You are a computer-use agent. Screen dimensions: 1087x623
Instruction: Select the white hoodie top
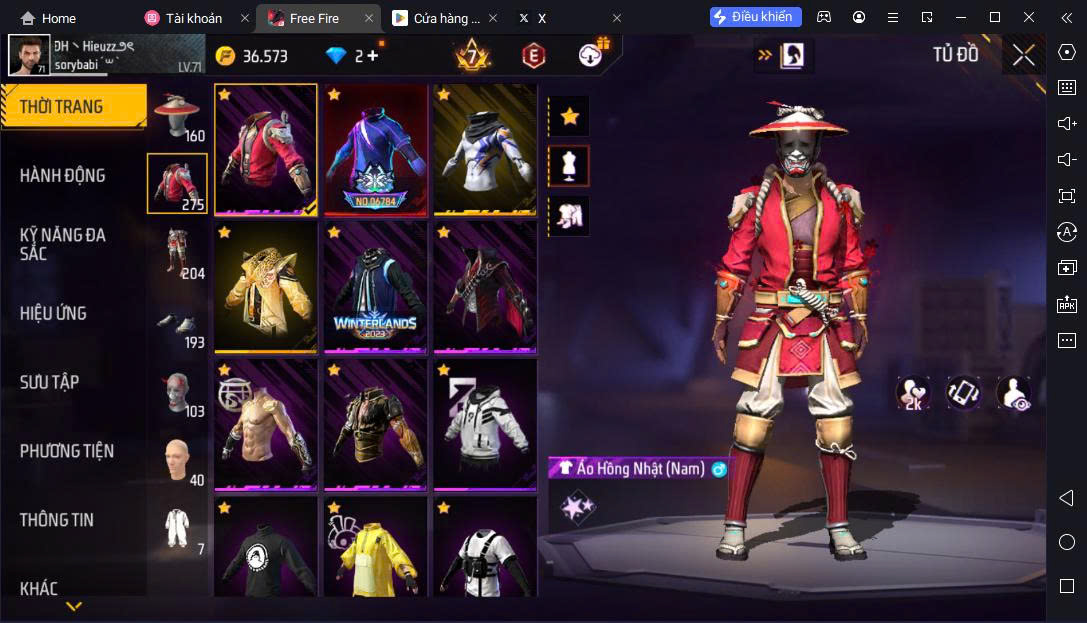[485, 425]
